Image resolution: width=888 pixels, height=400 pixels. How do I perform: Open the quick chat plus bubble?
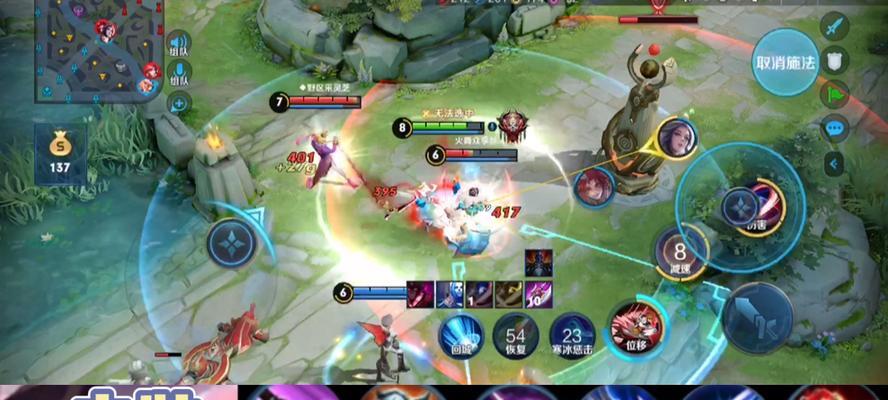pyautogui.click(x=179, y=102)
